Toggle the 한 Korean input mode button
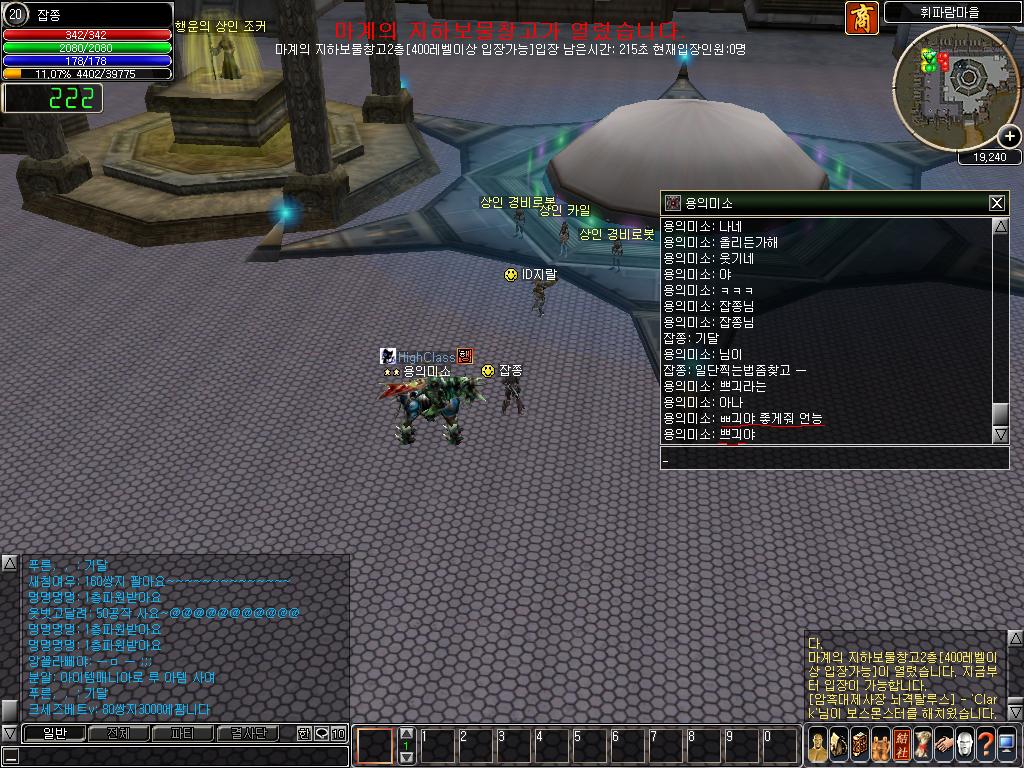The height and width of the screenshot is (768, 1024). (304, 734)
